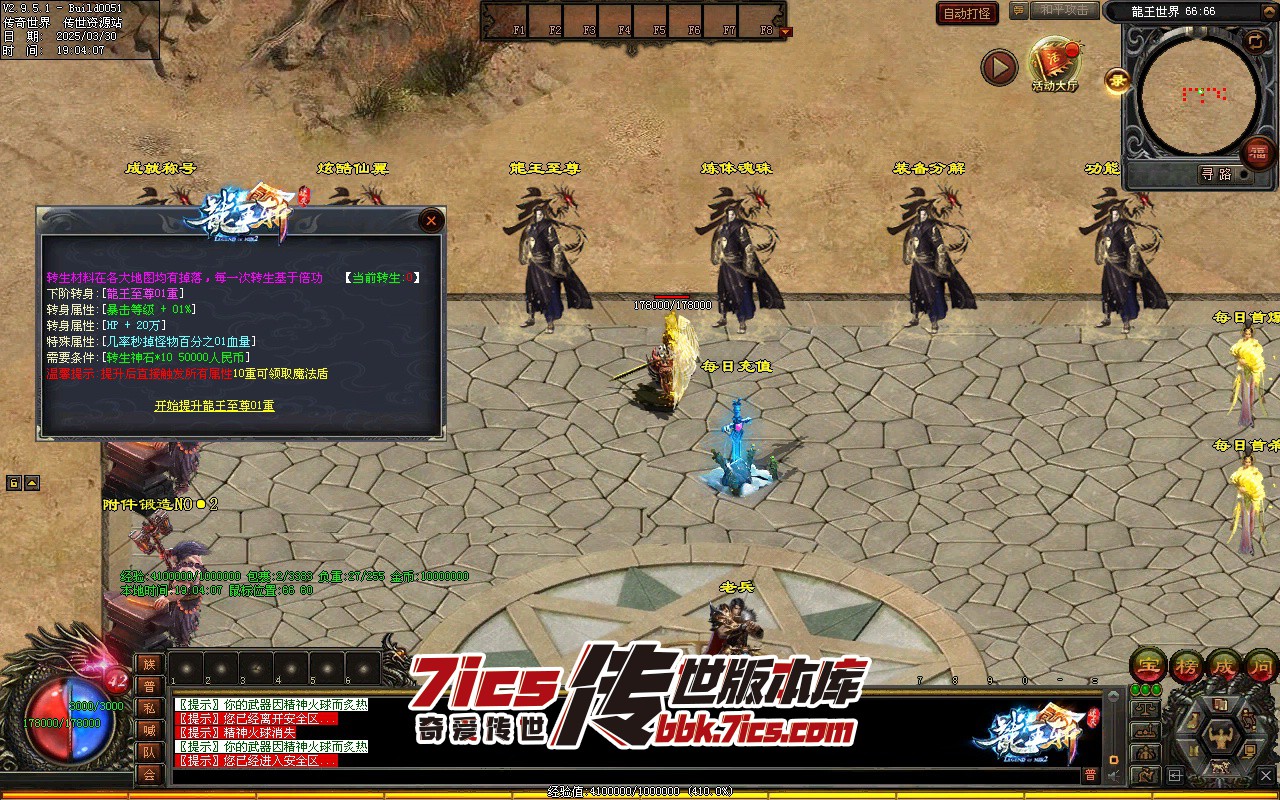Screen dimensions: 1280x800
Task: Click the minimap's refresh arrows button
Action: 1254,41
